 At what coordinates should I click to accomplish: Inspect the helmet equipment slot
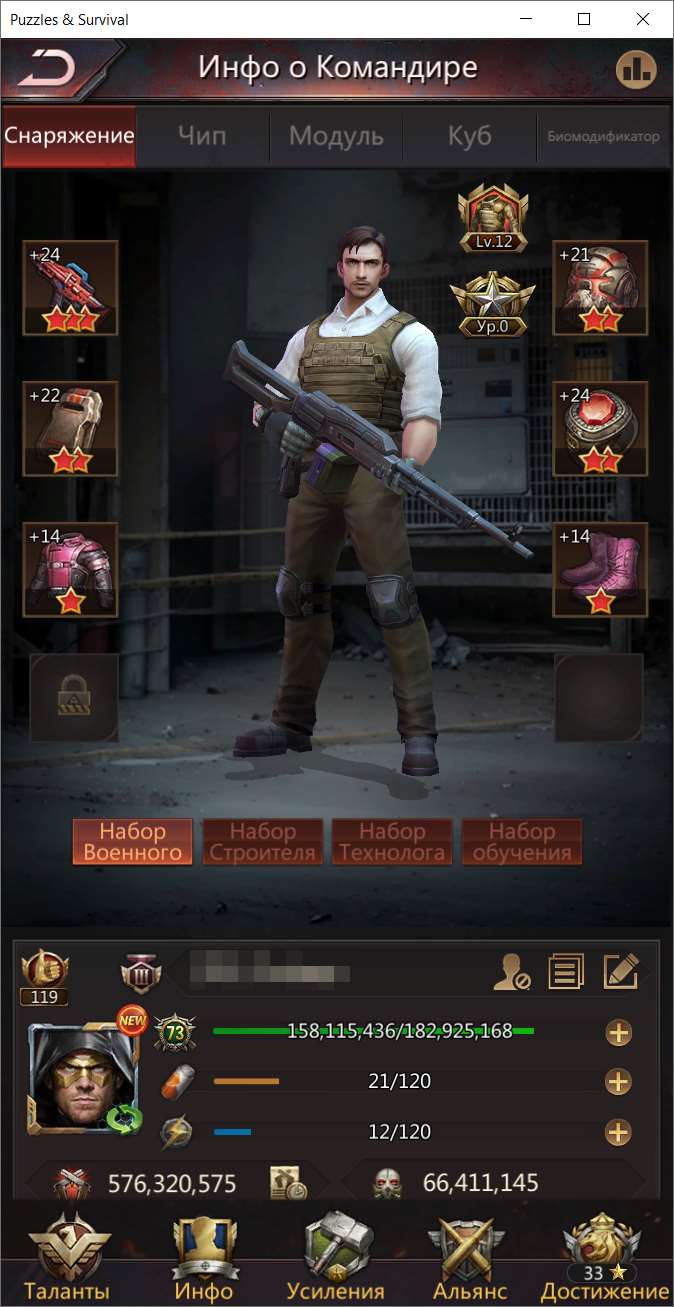tap(600, 288)
